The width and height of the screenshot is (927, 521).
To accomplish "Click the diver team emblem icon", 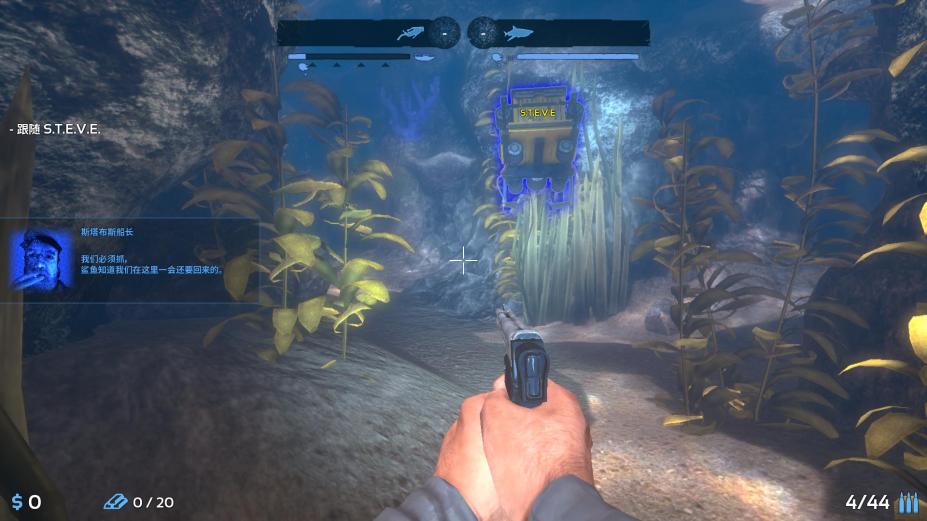I will [409, 33].
